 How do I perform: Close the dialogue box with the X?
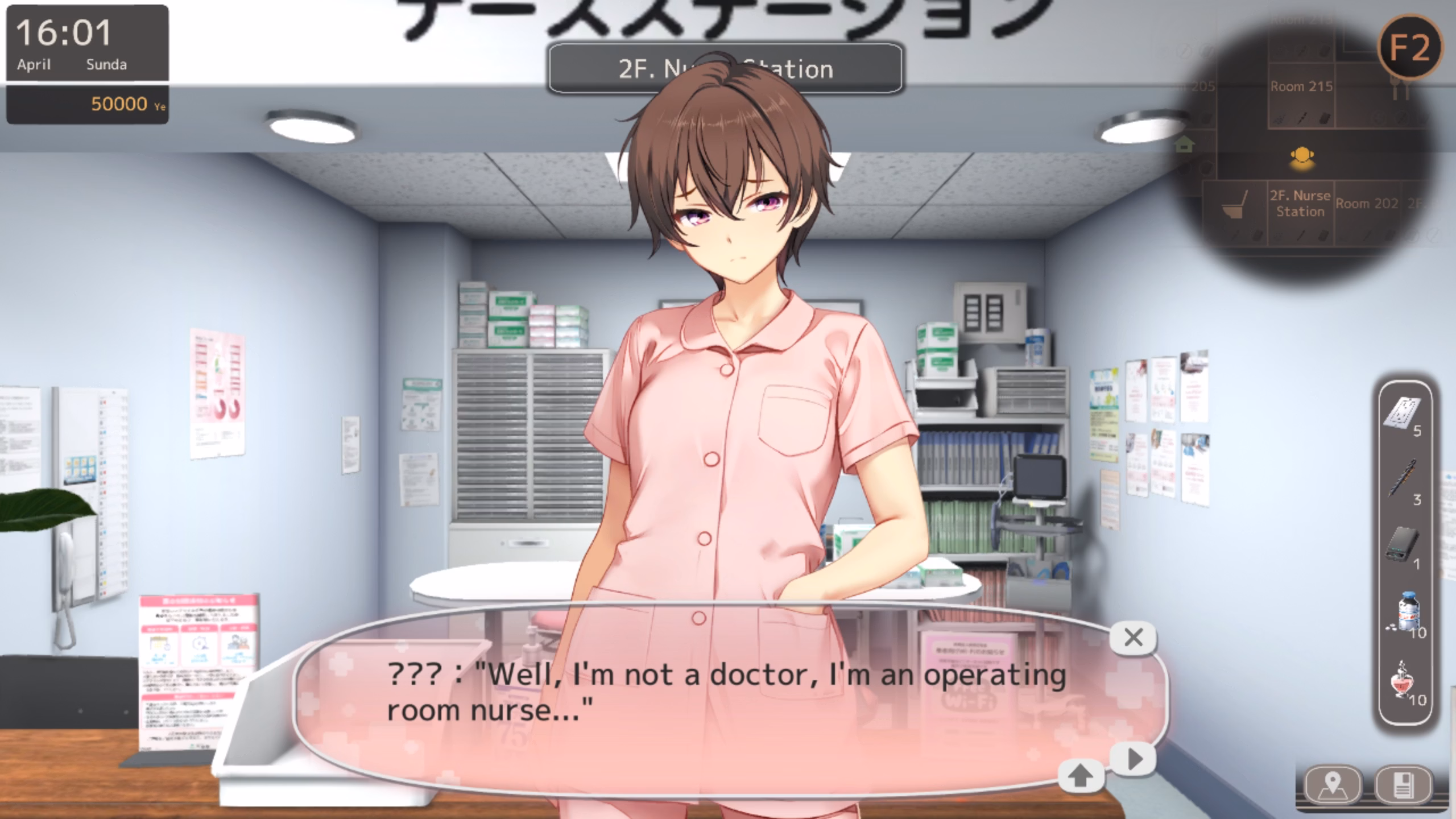point(1133,638)
